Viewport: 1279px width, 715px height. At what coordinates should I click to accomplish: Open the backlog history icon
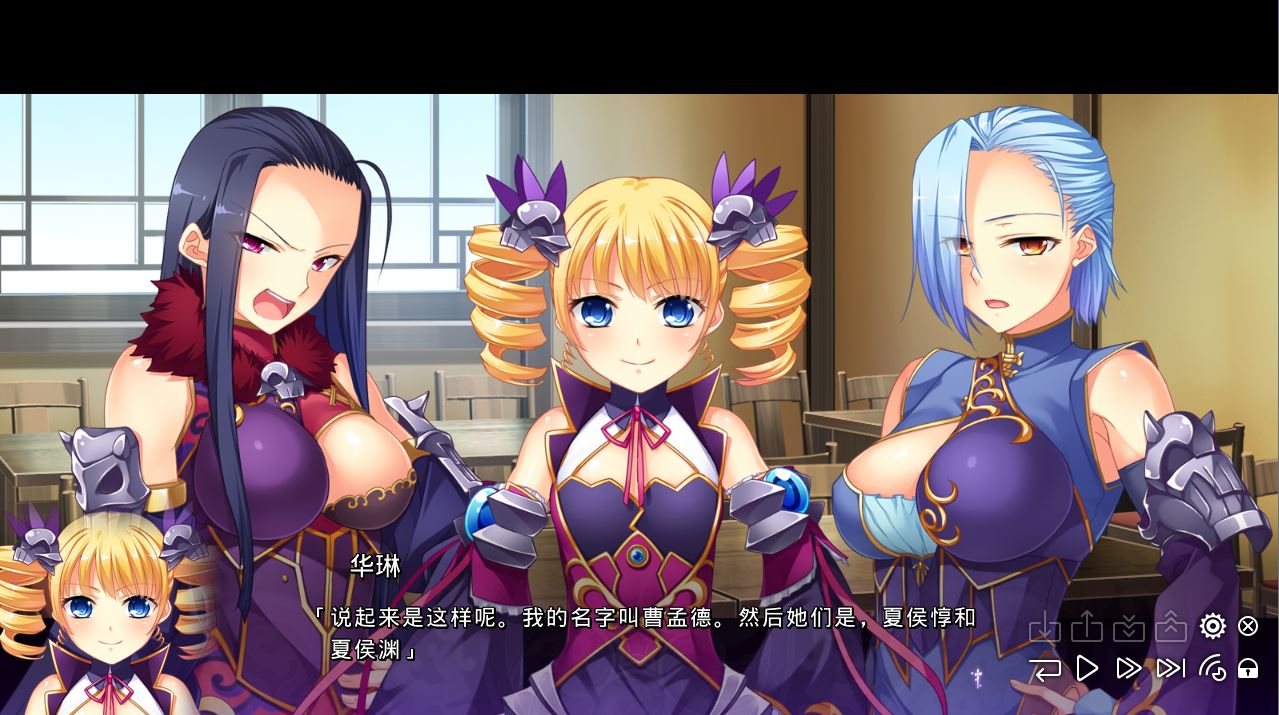click(x=1212, y=668)
